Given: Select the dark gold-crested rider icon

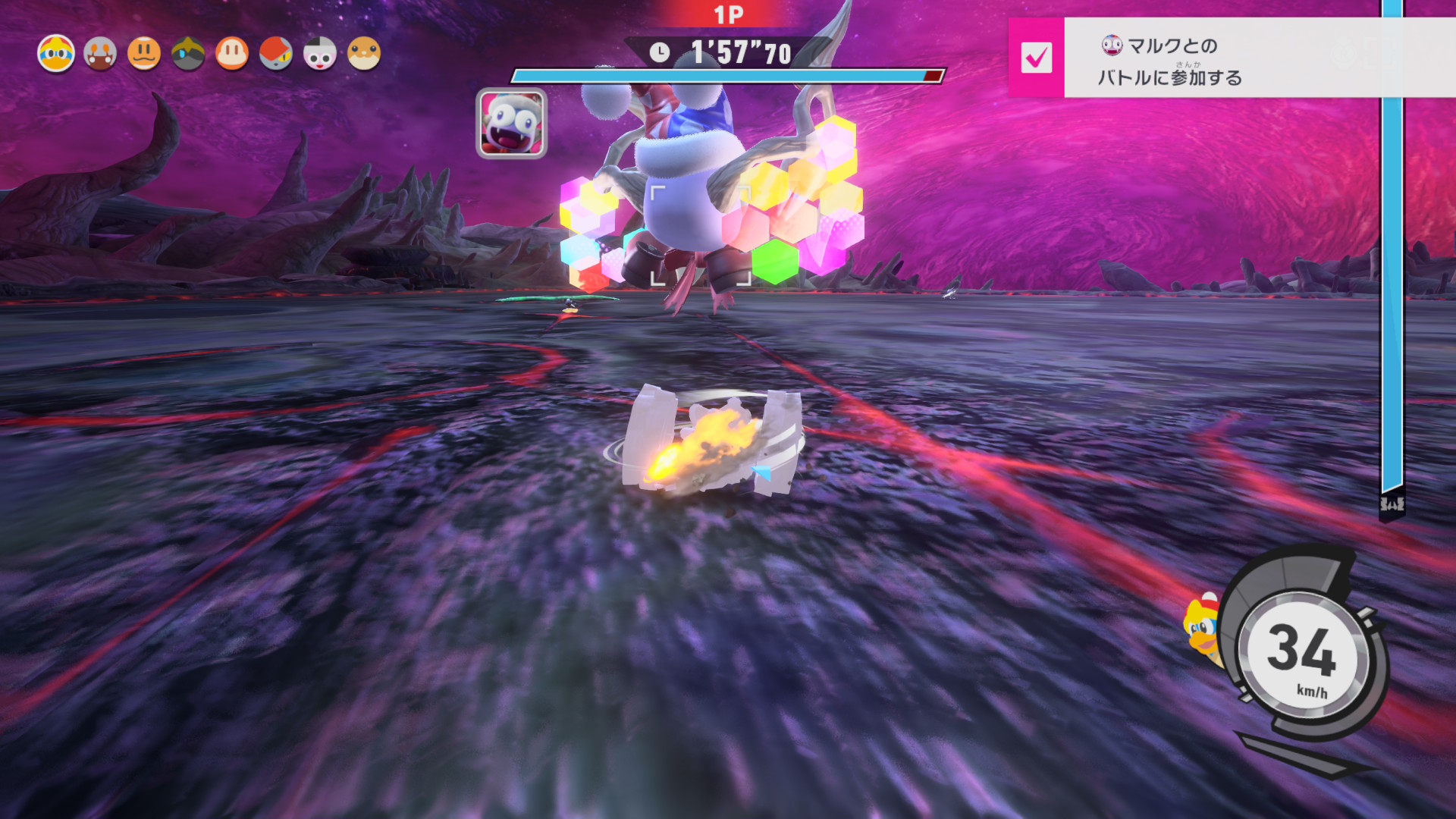Looking at the screenshot, I should (188, 54).
